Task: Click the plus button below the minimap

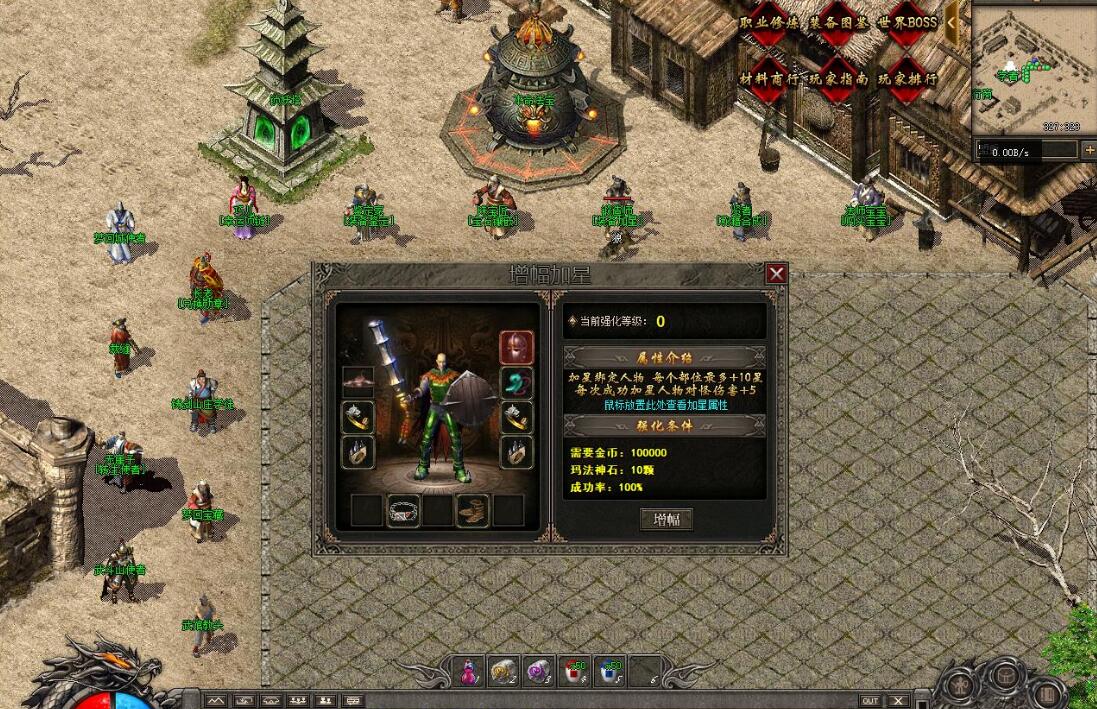Action: [x=1088, y=151]
